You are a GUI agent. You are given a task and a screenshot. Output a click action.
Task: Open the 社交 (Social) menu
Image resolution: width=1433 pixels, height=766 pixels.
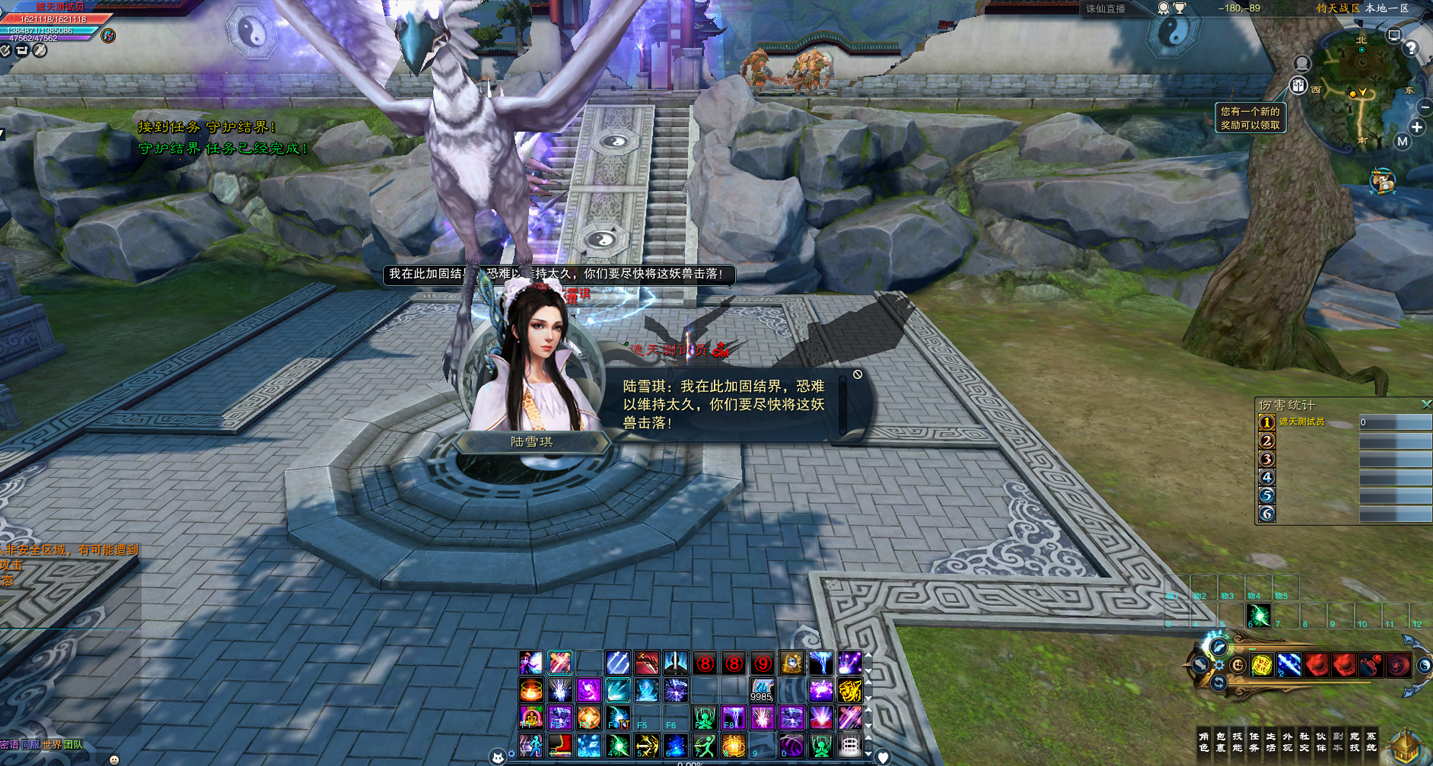[x=1304, y=741]
